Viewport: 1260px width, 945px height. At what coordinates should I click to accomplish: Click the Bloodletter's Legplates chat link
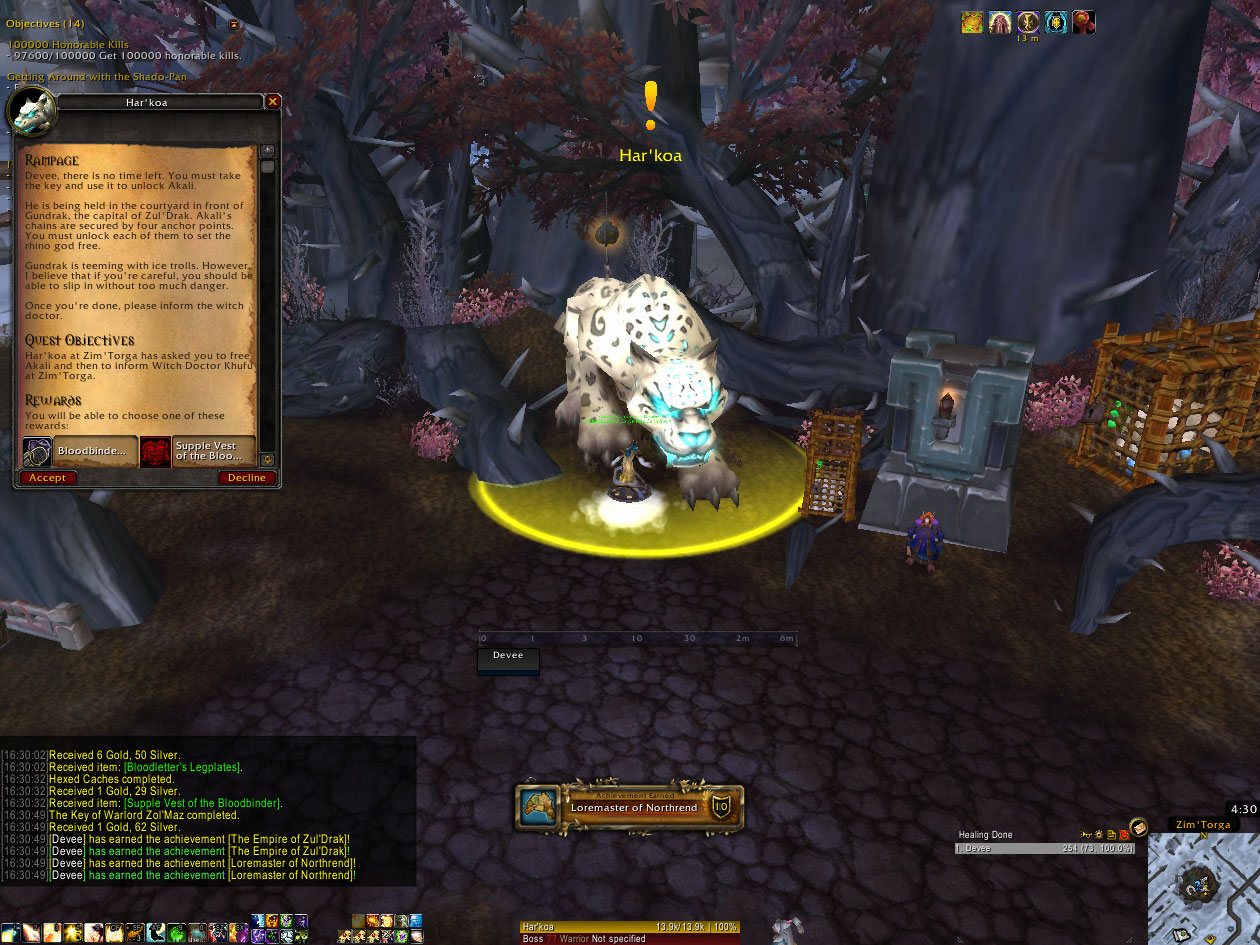pos(182,767)
